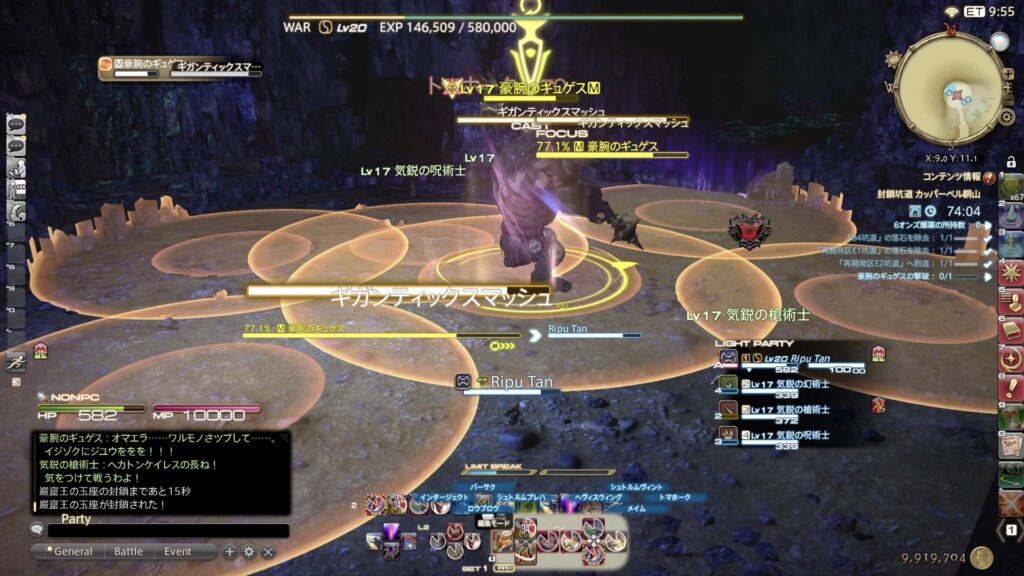Open コンテンツ情報 duty info header

pyautogui.click(x=950, y=176)
